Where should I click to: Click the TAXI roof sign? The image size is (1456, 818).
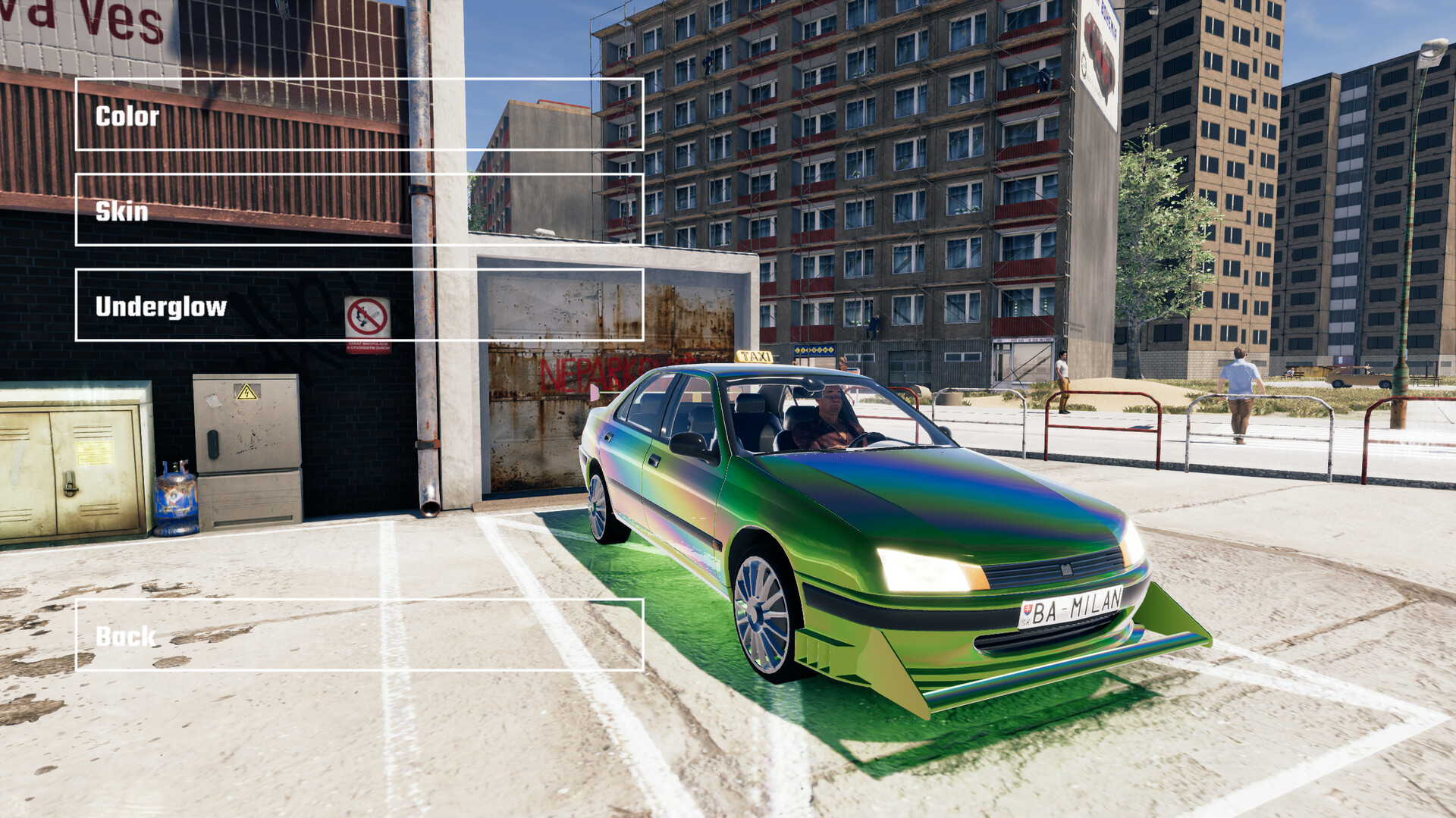(753, 356)
